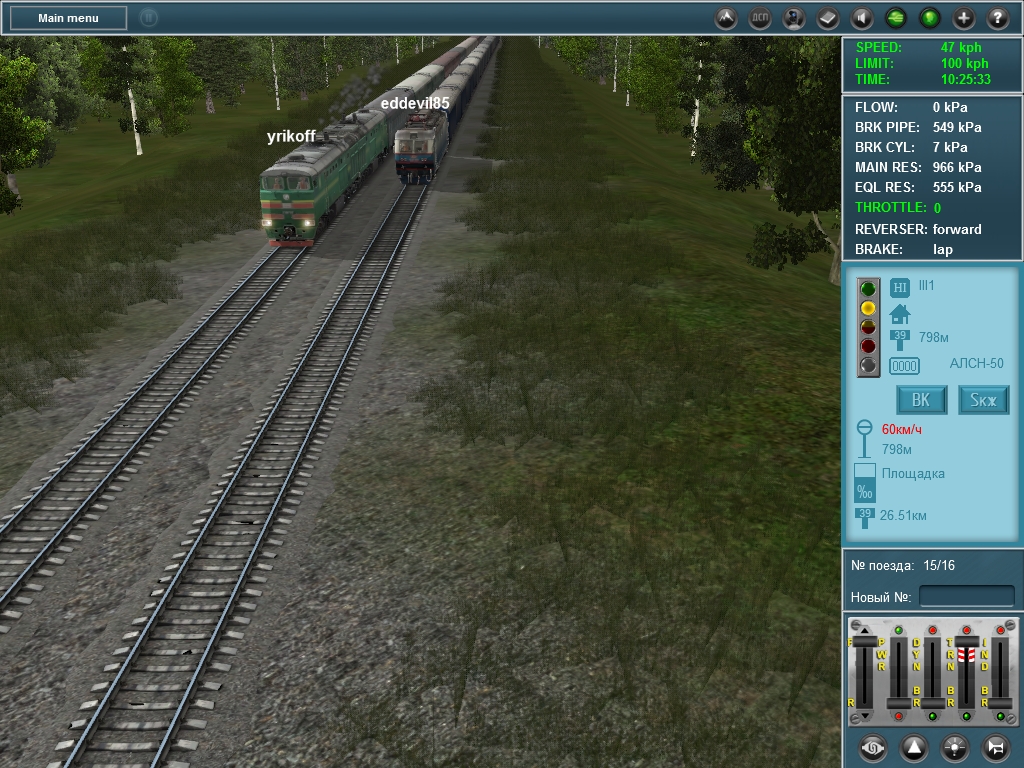Toggle the headlight bulb button
Image resolution: width=1024 pixels, height=768 pixels.
pos(955,747)
